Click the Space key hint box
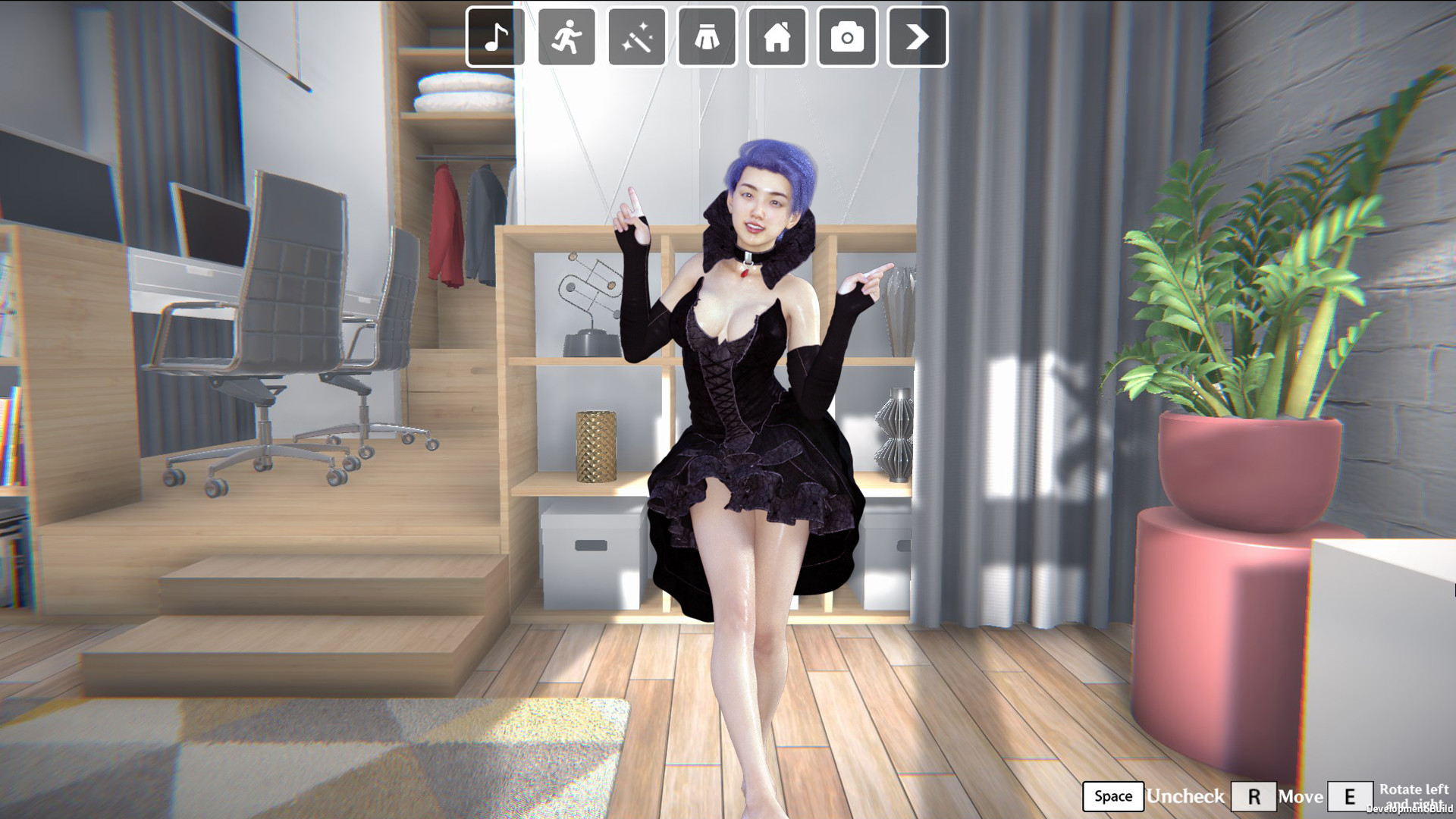This screenshot has width=1456, height=819. (1112, 796)
